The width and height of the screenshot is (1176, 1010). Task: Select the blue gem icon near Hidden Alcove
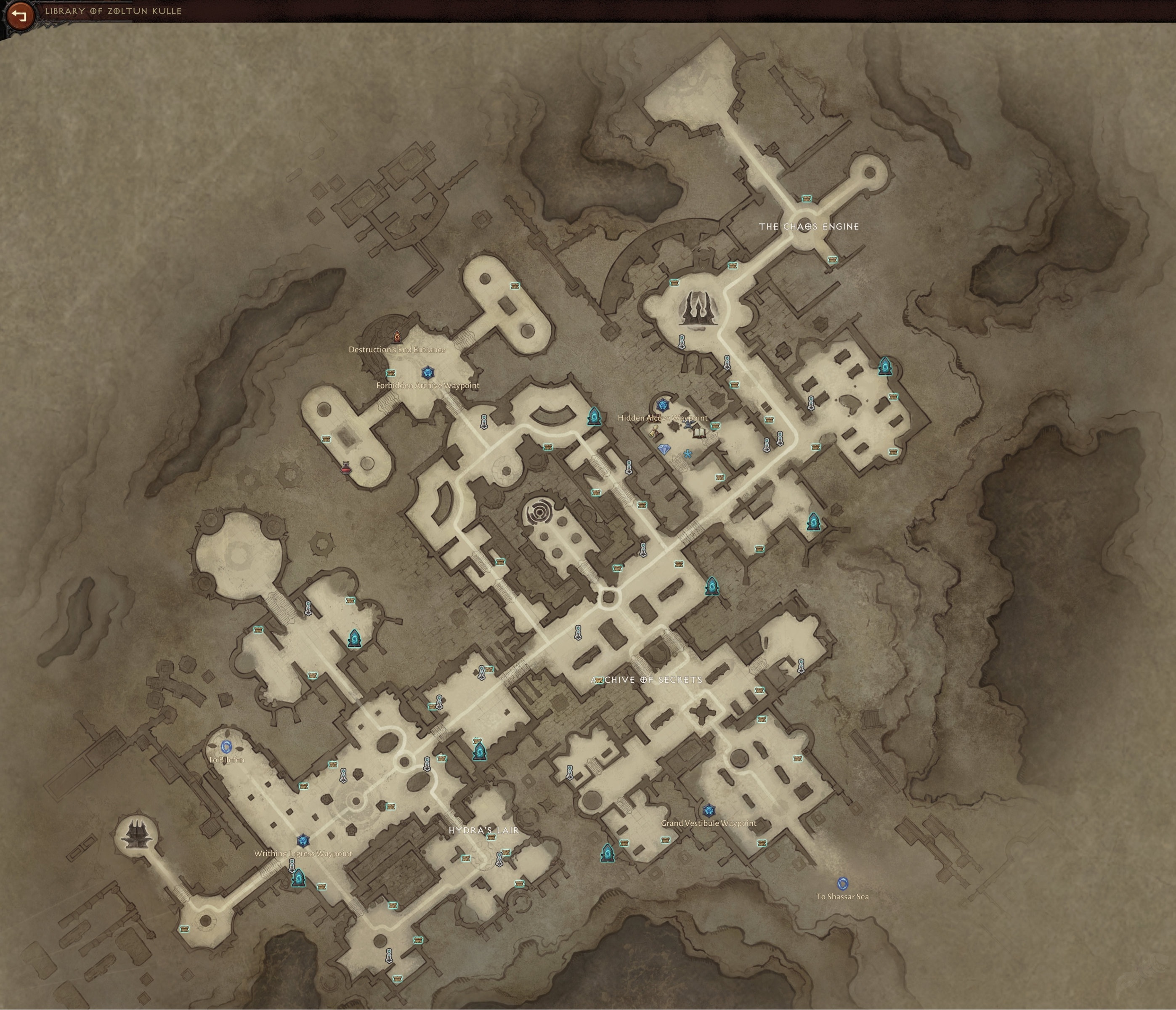click(x=665, y=449)
